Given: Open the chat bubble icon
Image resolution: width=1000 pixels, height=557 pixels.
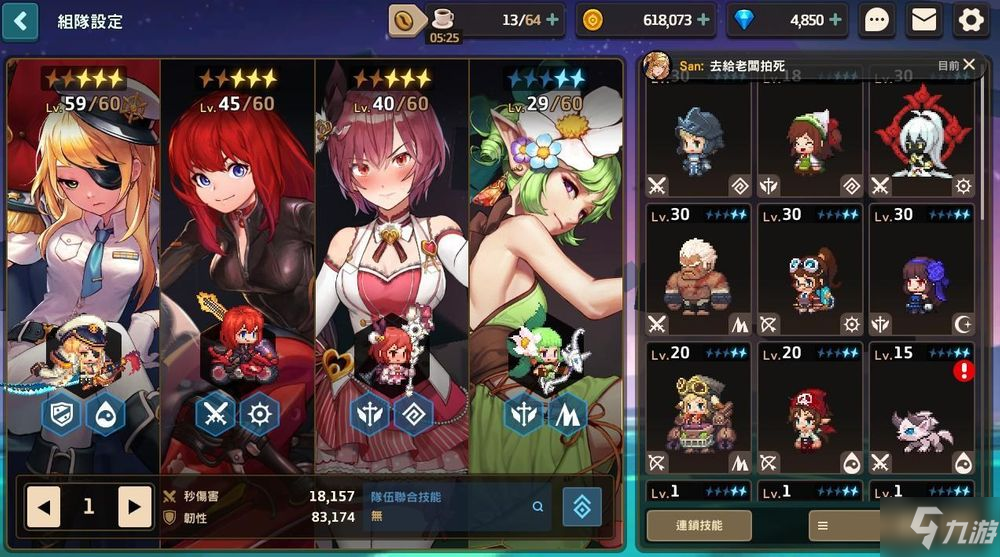Looking at the screenshot, I should click(877, 20).
